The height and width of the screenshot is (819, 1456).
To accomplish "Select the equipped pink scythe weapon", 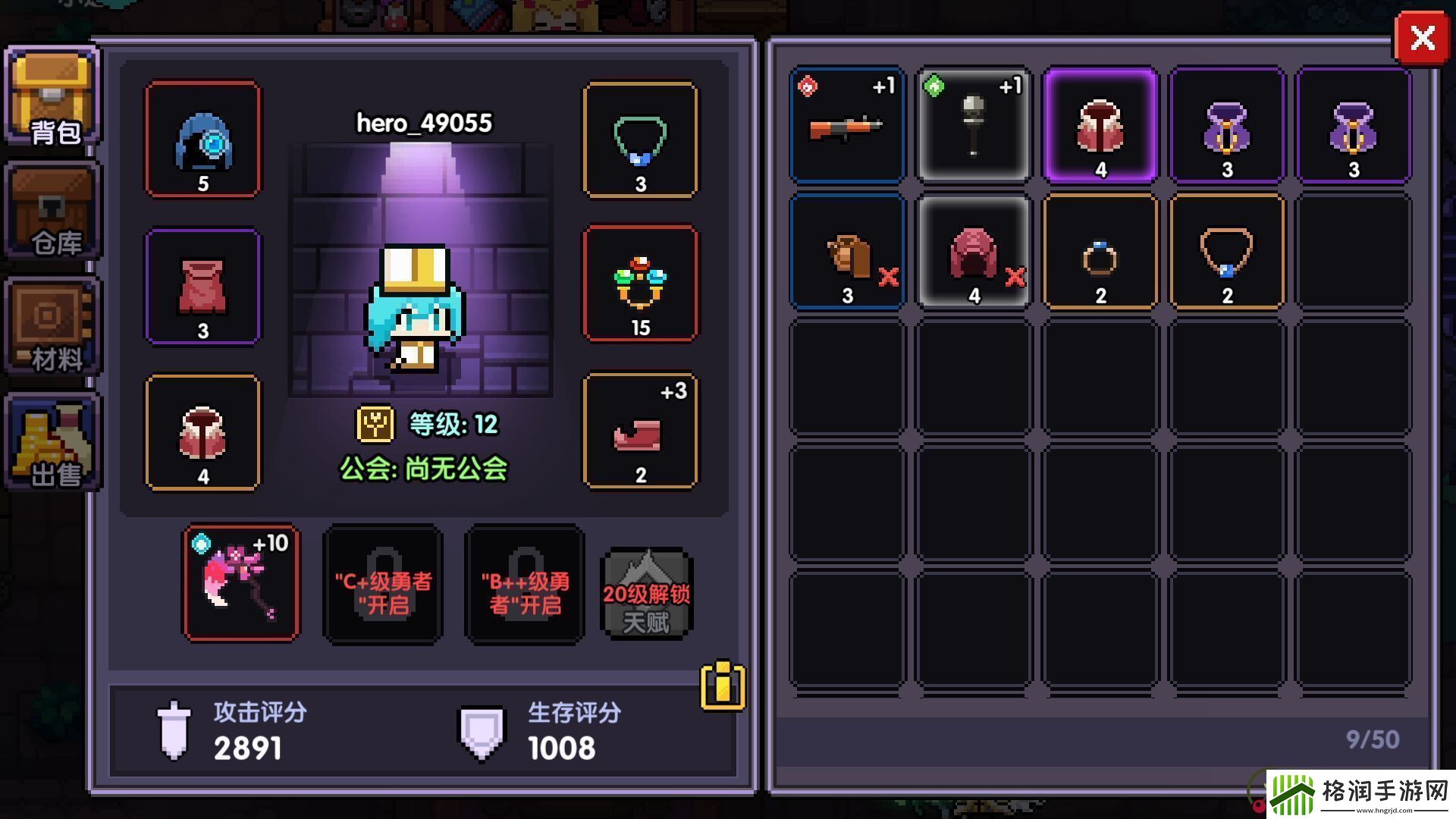I will pos(241,582).
